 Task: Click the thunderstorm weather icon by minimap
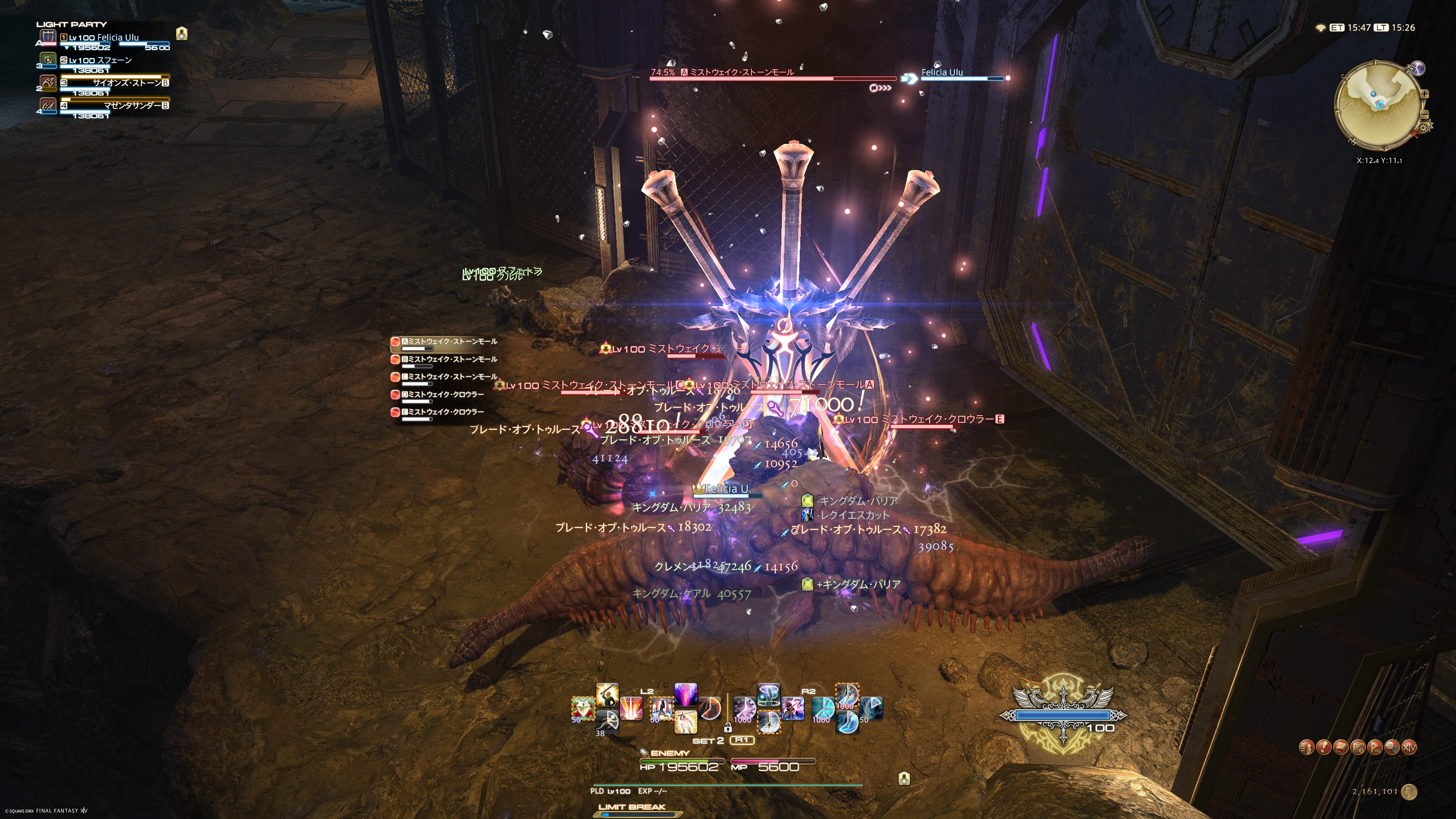coord(1418,69)
